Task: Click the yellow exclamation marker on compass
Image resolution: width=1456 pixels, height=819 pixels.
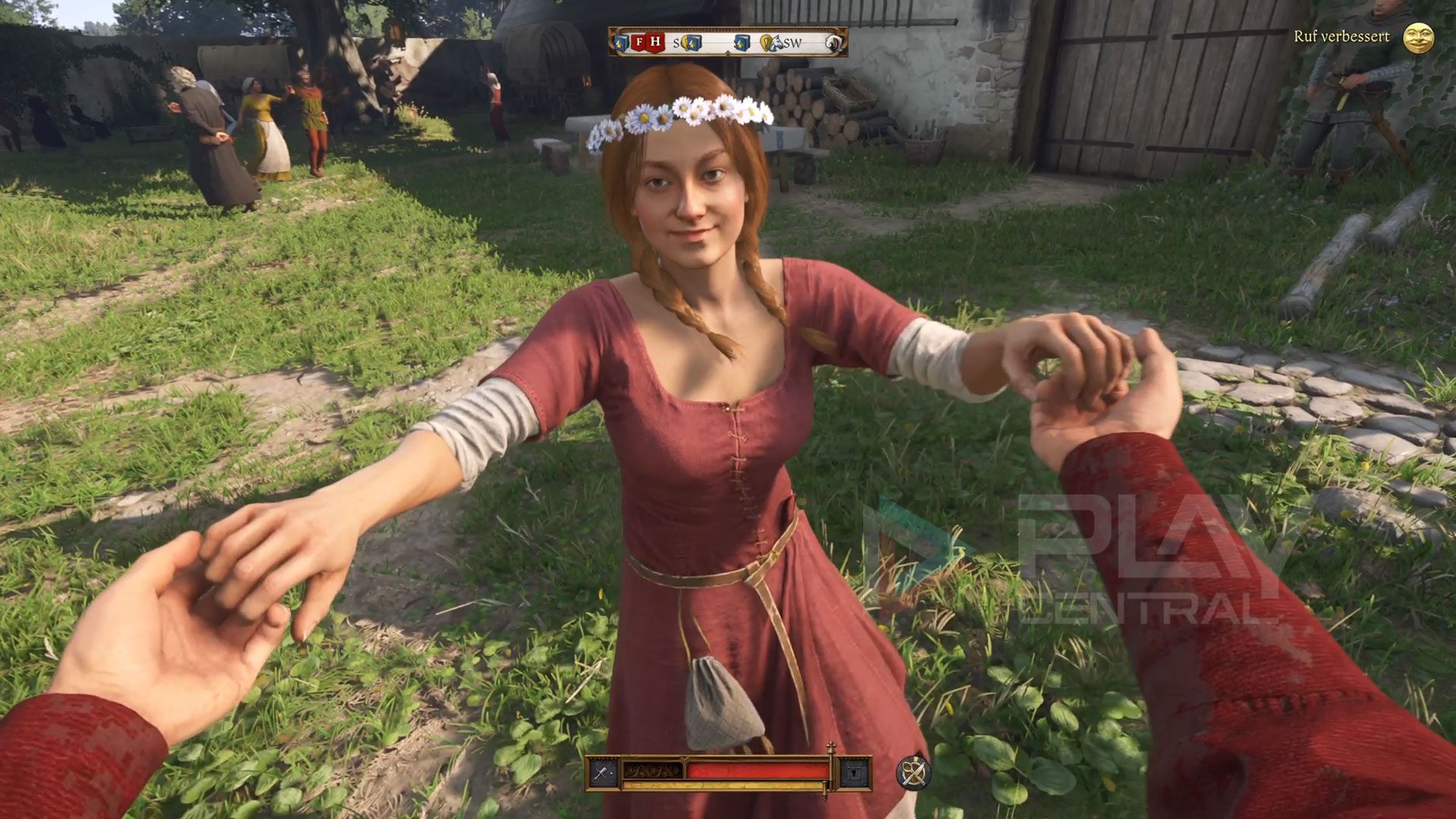Action: point(766,42)
